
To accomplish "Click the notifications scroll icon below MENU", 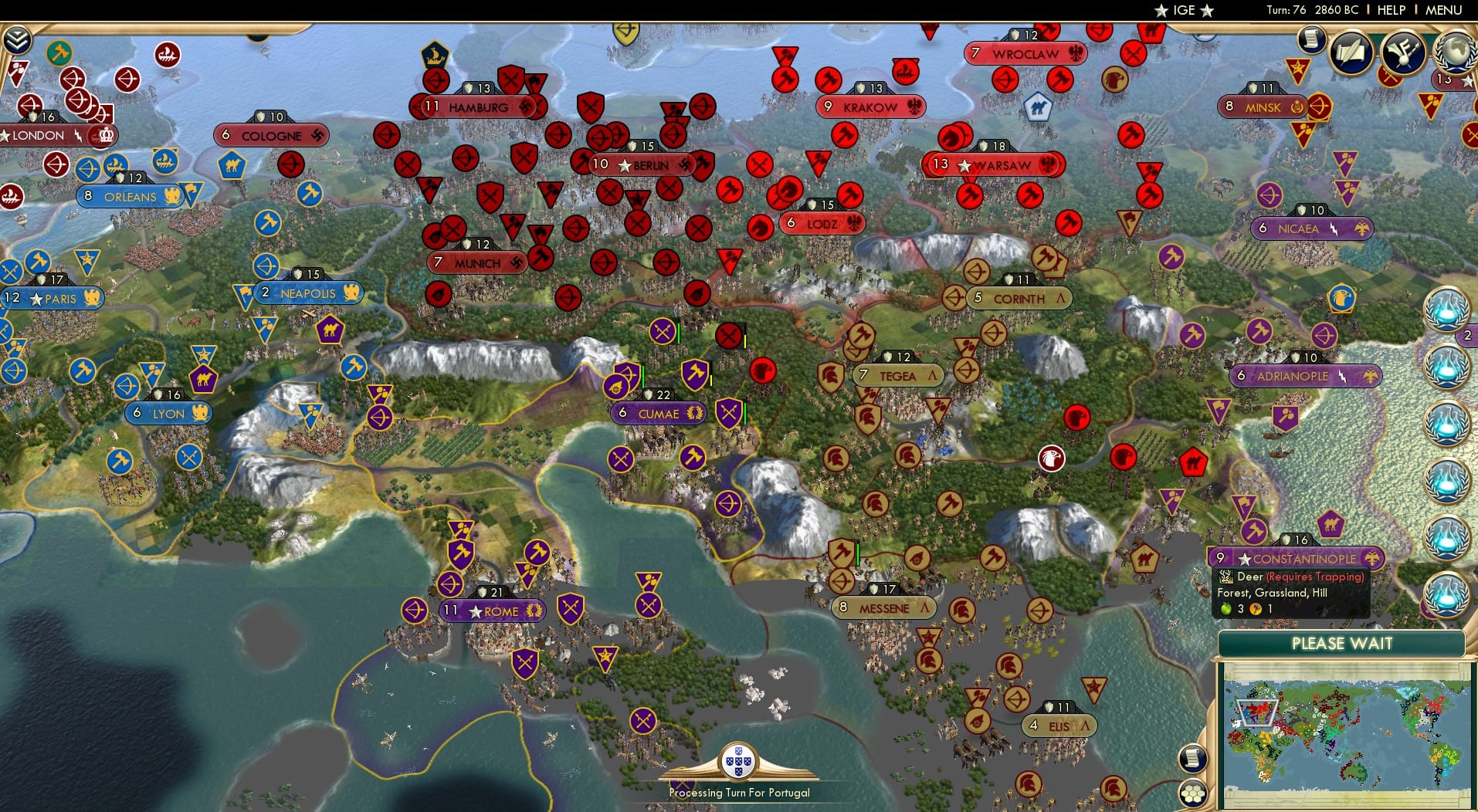I will click(x=1311, y=40).
